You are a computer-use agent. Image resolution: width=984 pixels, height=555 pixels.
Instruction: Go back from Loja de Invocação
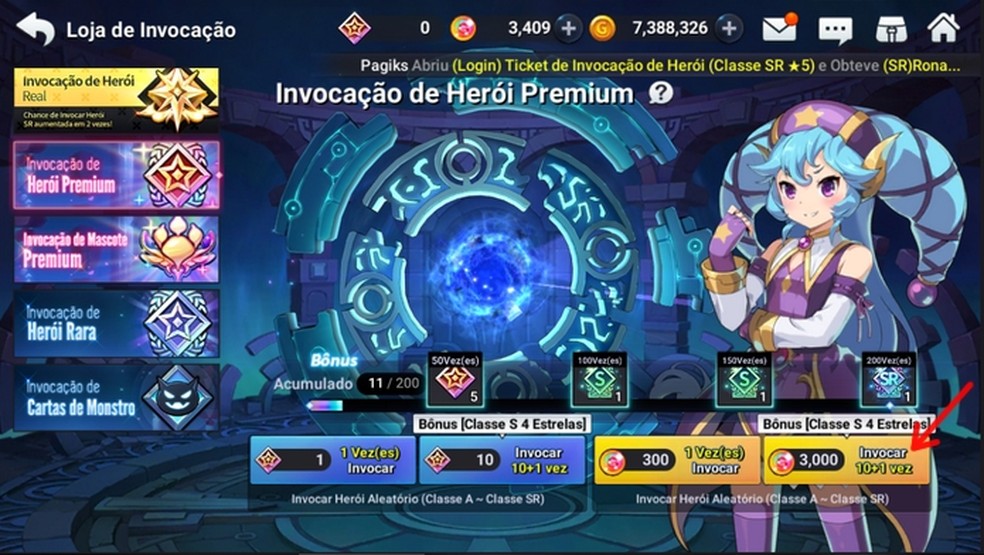tap(36, 29)
